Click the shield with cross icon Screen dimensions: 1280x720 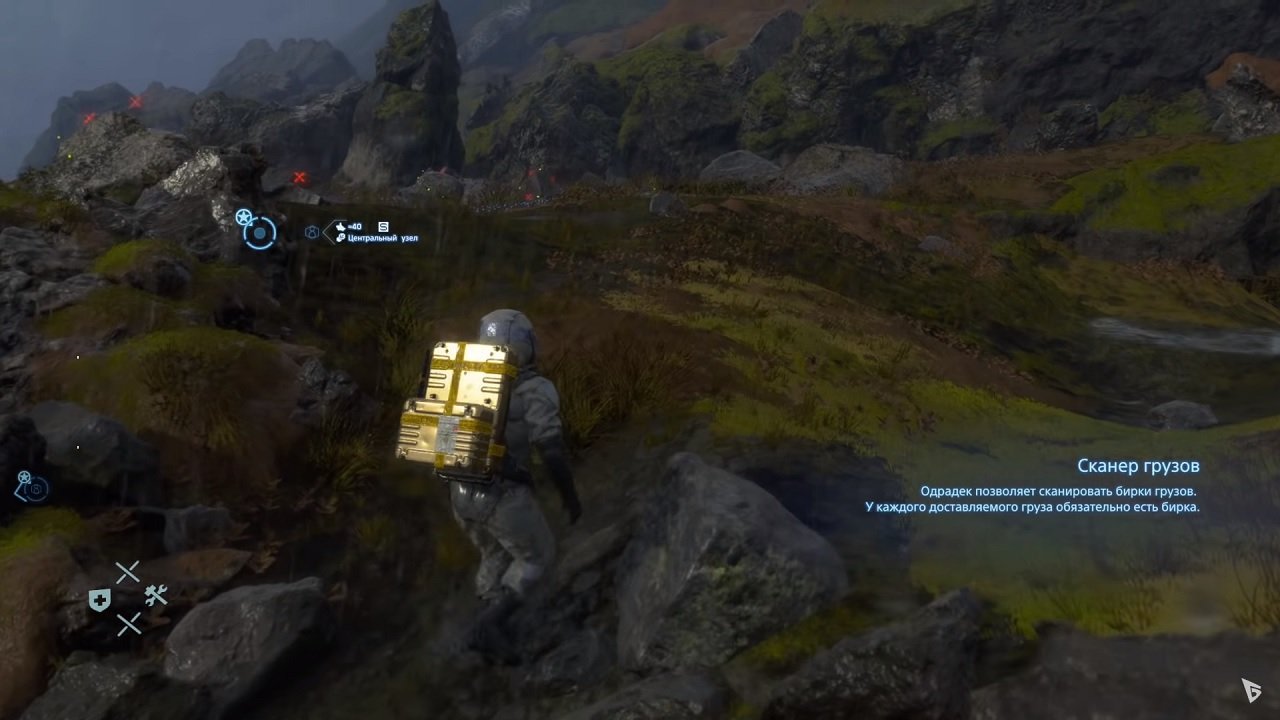coord(100,599)
